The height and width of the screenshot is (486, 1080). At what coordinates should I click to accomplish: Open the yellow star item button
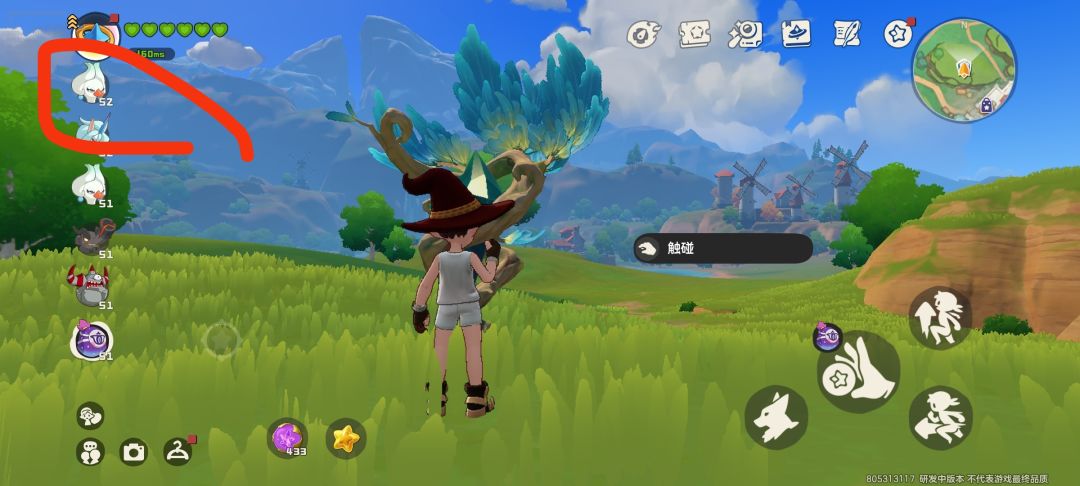coord(346,438)
